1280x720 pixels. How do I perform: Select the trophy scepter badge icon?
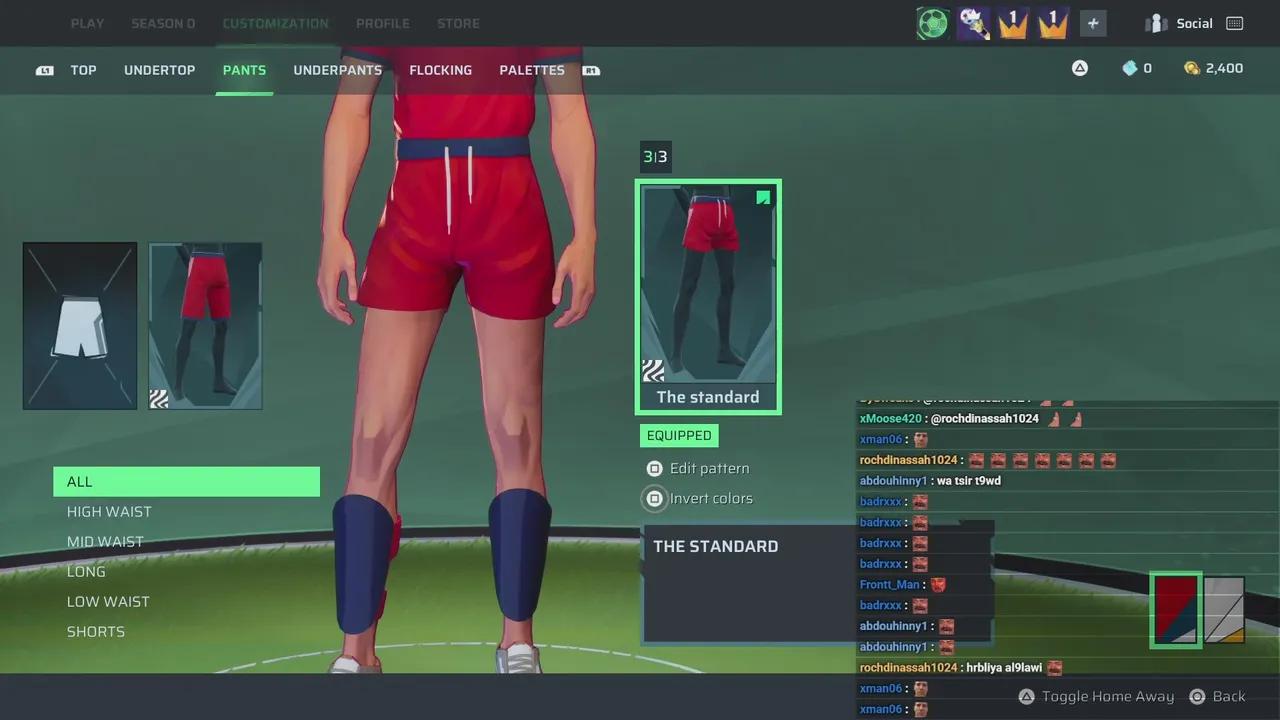click(x=971, y=22)
